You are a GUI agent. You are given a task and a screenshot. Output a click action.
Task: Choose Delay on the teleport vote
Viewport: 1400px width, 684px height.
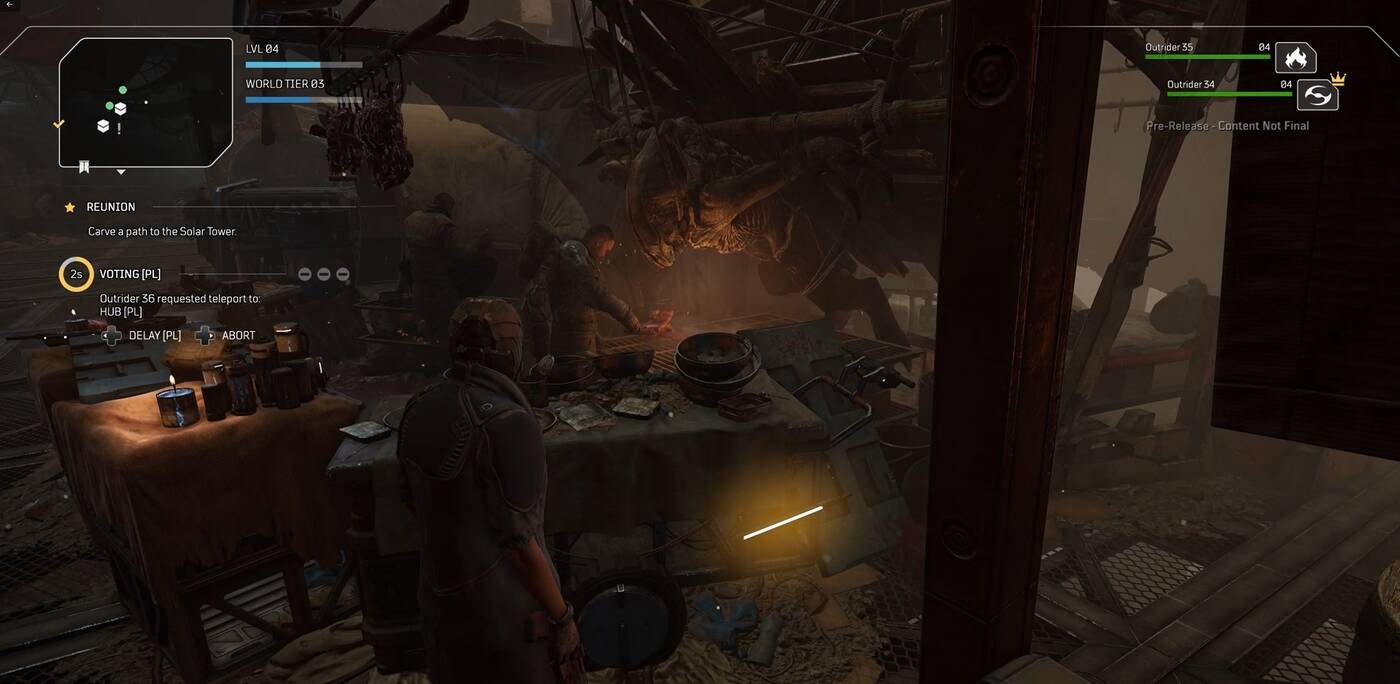tap(142, 336)
